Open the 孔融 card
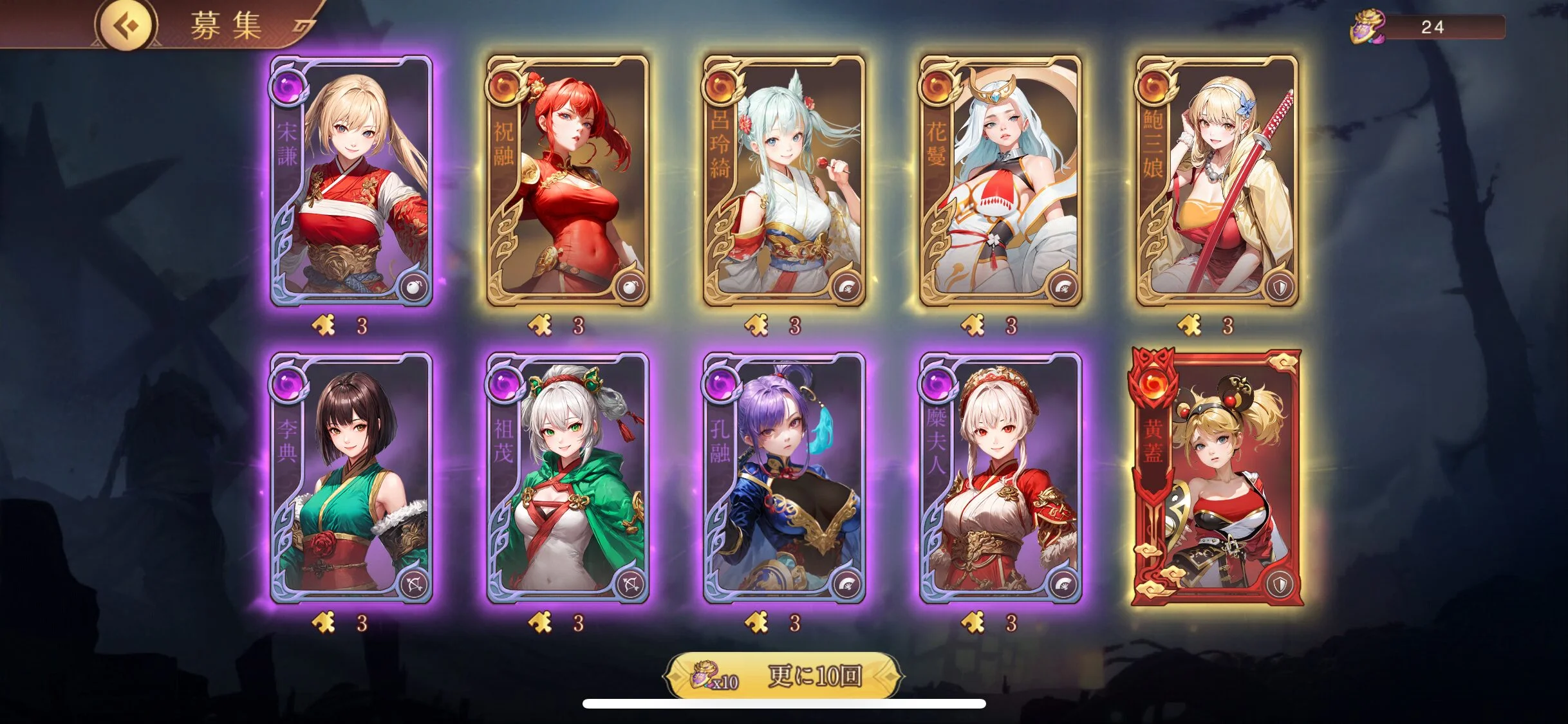Image resolution: width=1568 pixels, height=724 pixels. click(x=784, y=478)
